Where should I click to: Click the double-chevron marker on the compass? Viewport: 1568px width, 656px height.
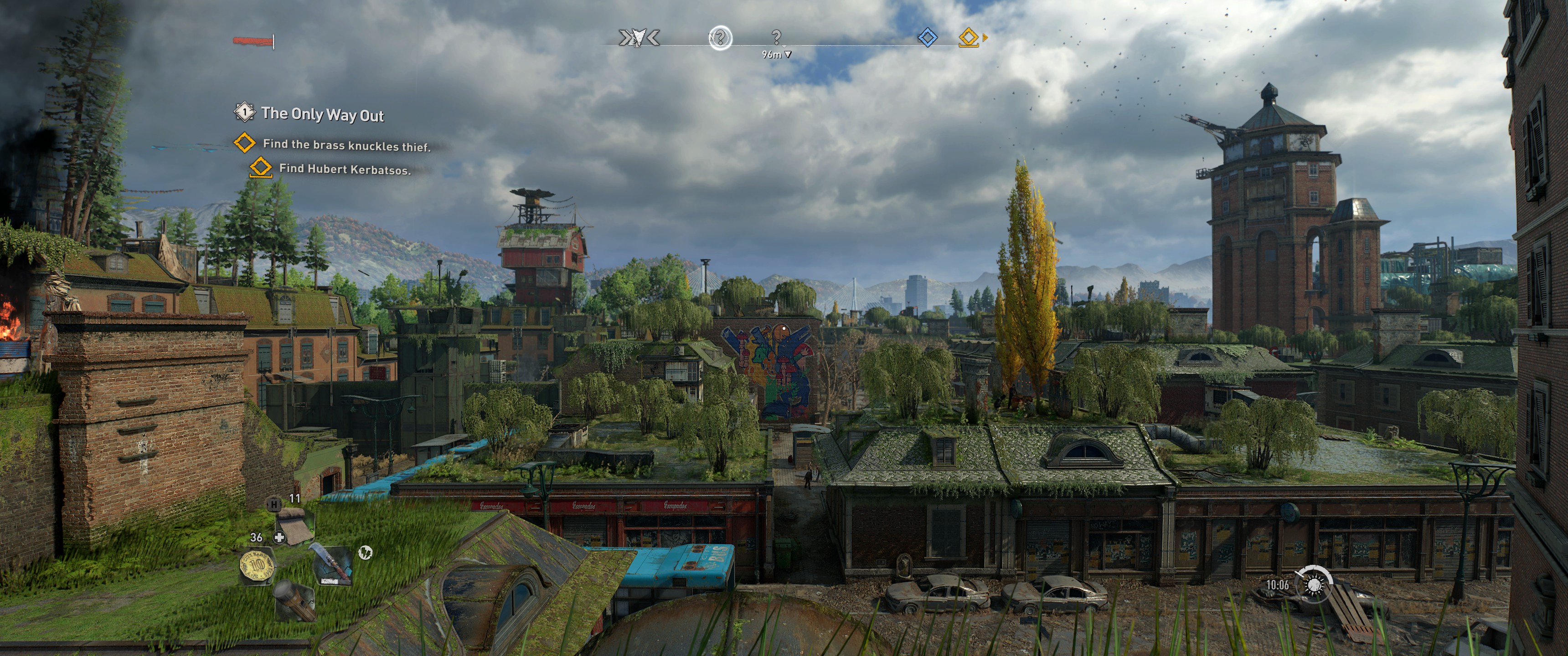(639, 38)
